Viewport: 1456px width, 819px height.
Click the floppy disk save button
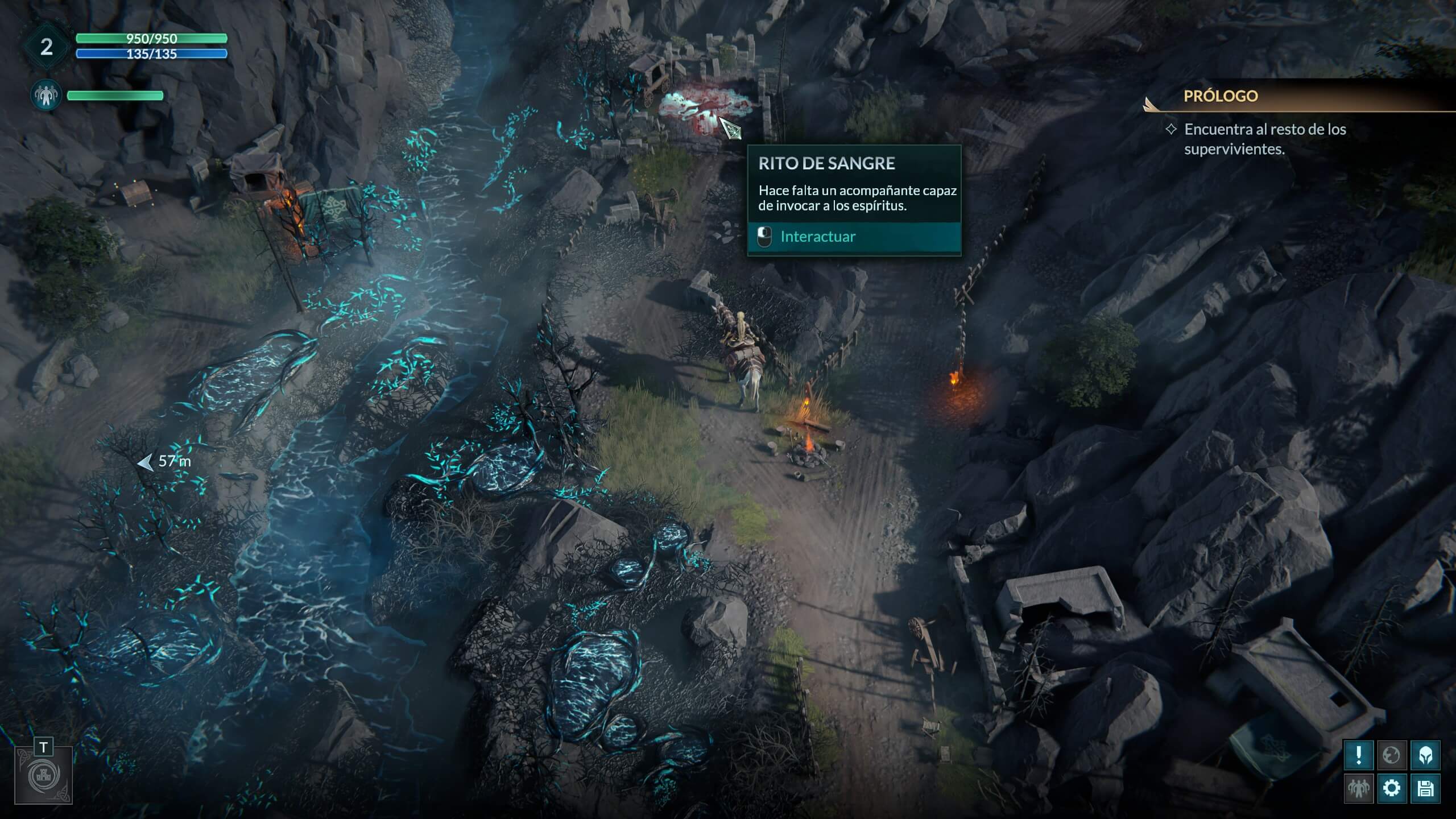click(x=1425, y=788)
